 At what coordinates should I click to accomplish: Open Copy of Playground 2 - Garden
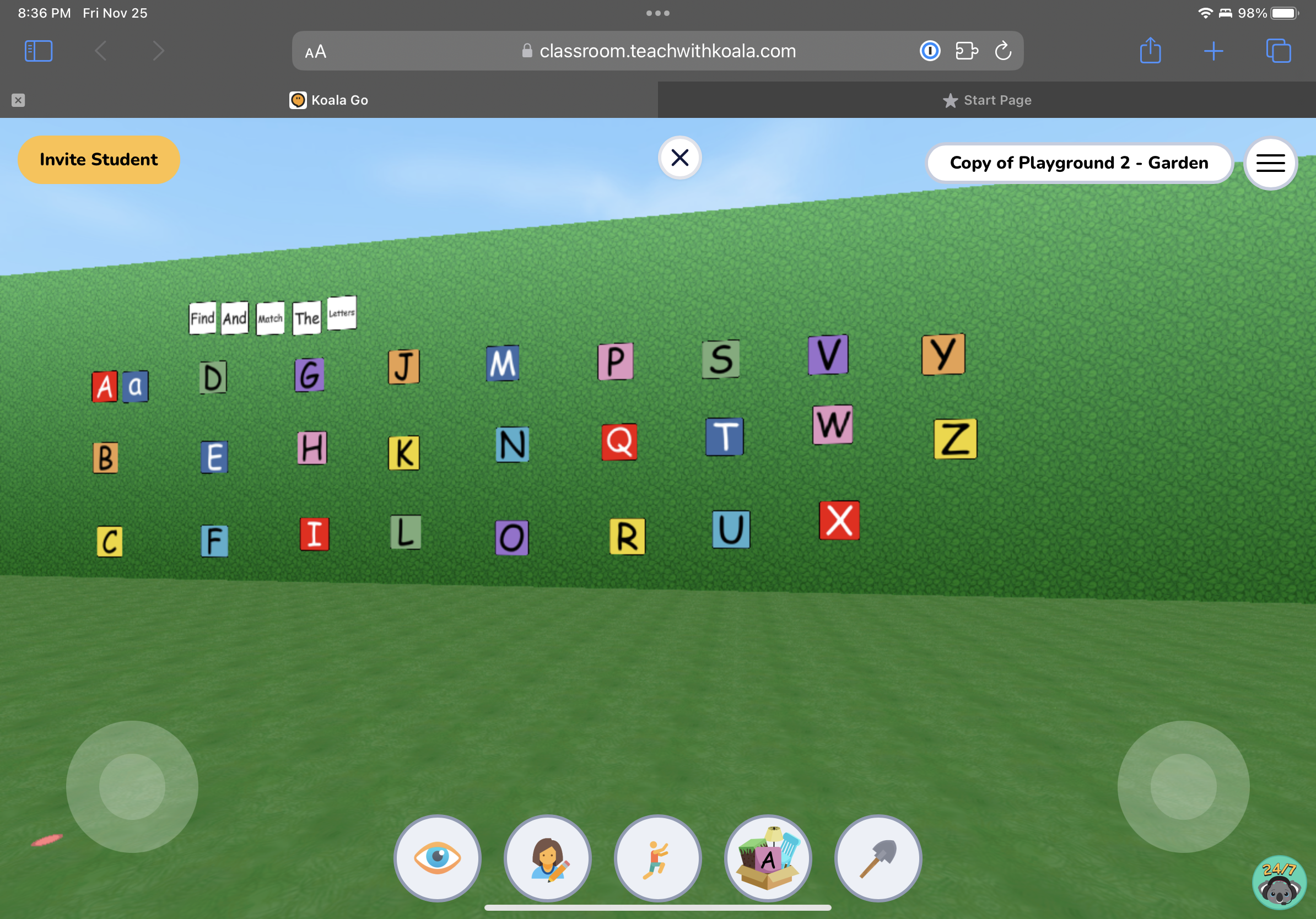point(1078,163)
